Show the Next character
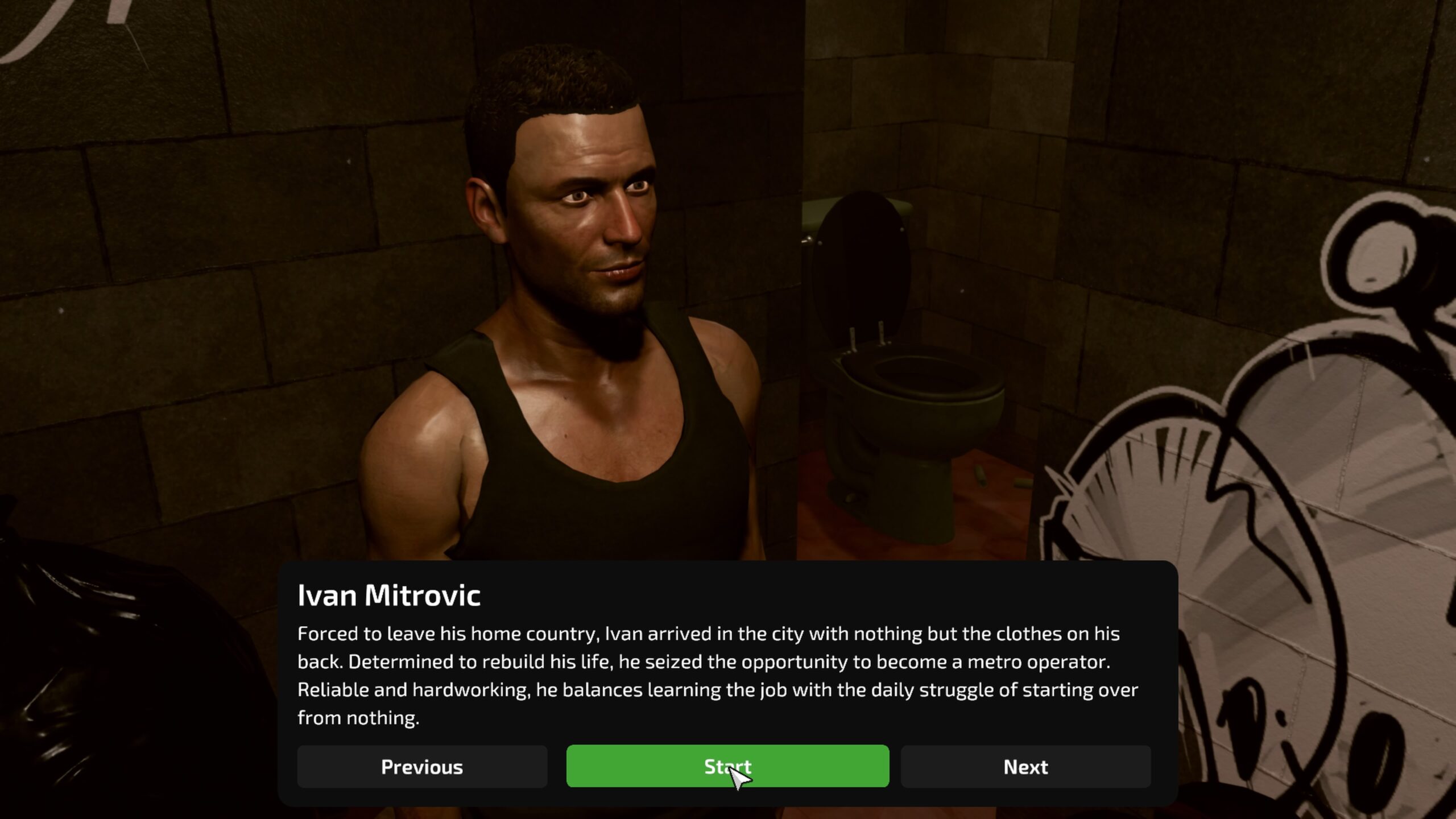Image resolution: width=1456 pixels, height=819 pixels. point(1025,767)
